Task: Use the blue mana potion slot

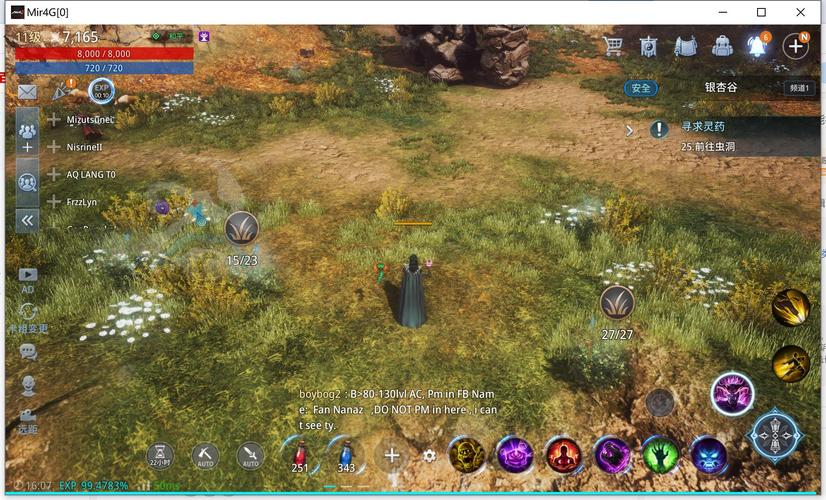Action: pos(346,455)
